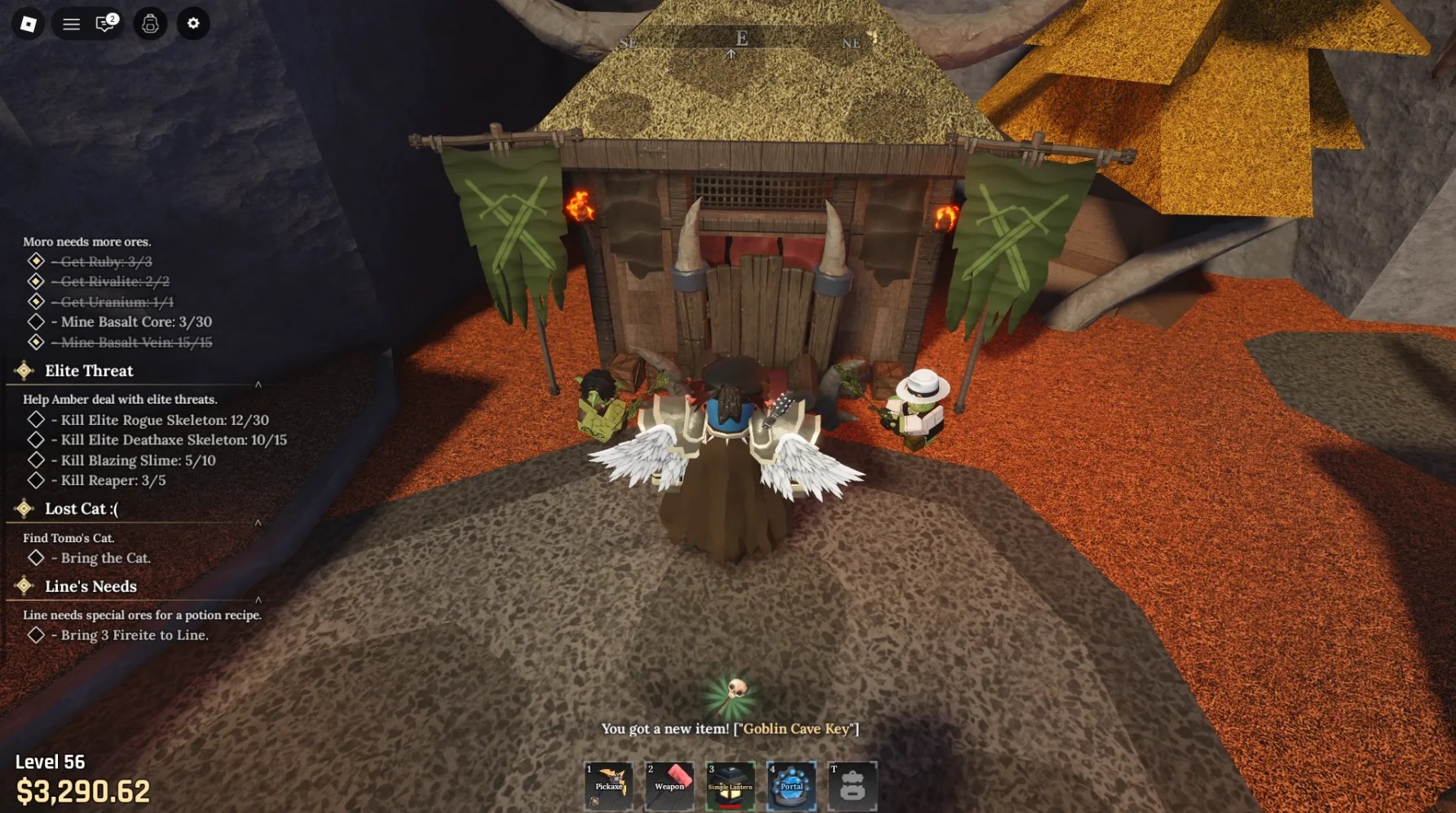Select the Moro needs more ores quest

86,241
